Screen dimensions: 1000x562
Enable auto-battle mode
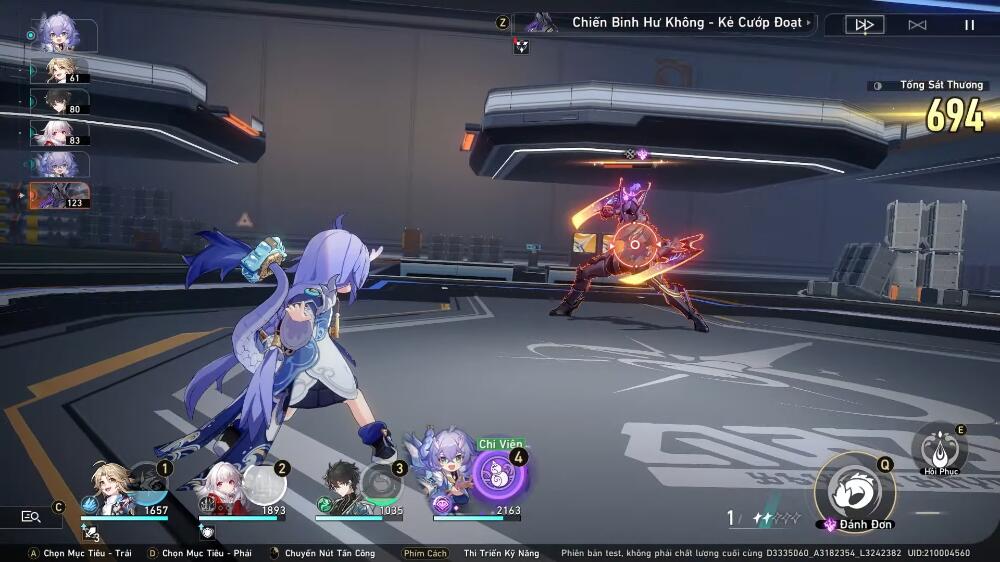pos(917,25)
